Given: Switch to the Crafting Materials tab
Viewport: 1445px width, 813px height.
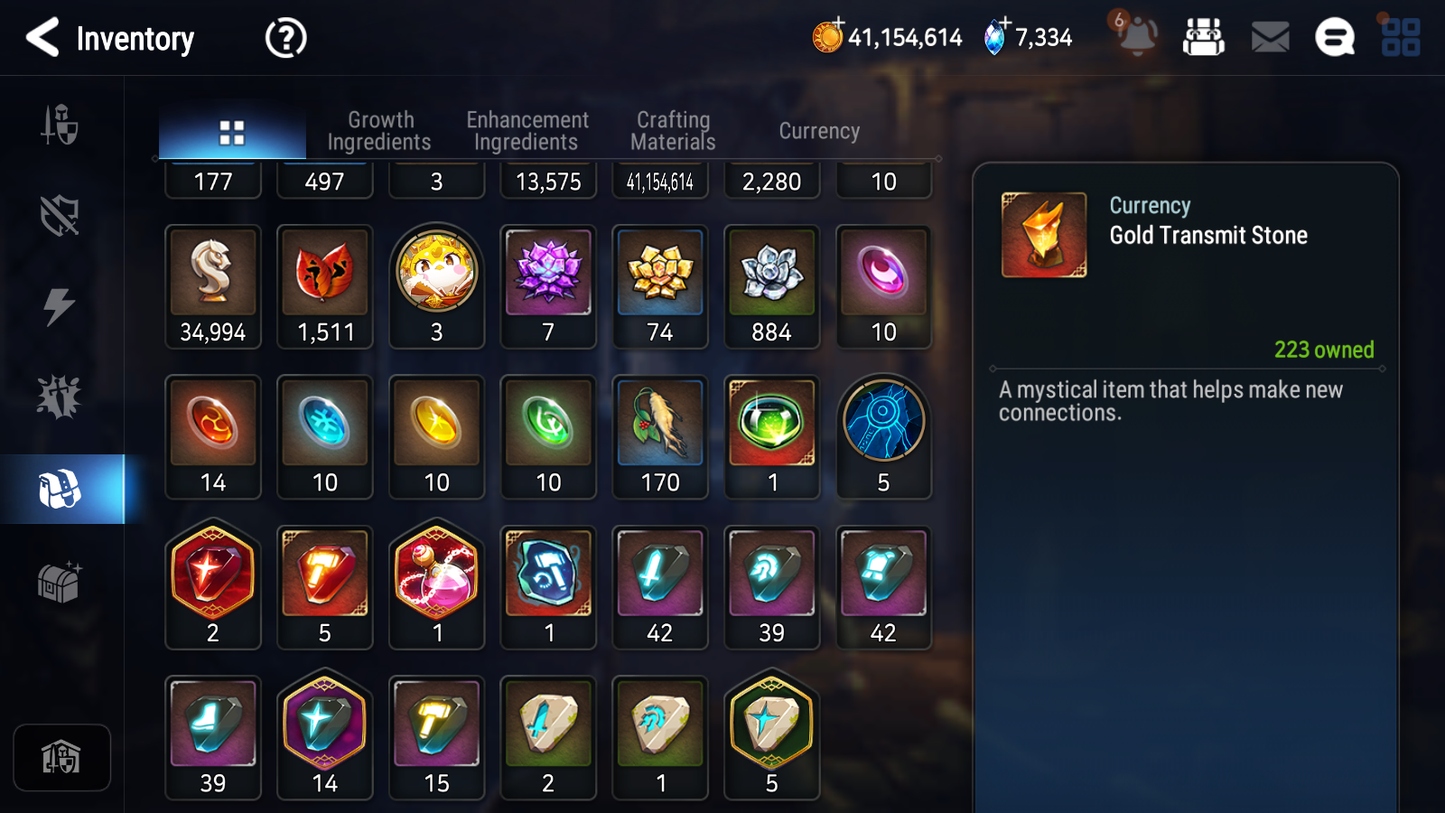Looking at the screenshot, I should point(672,130).
